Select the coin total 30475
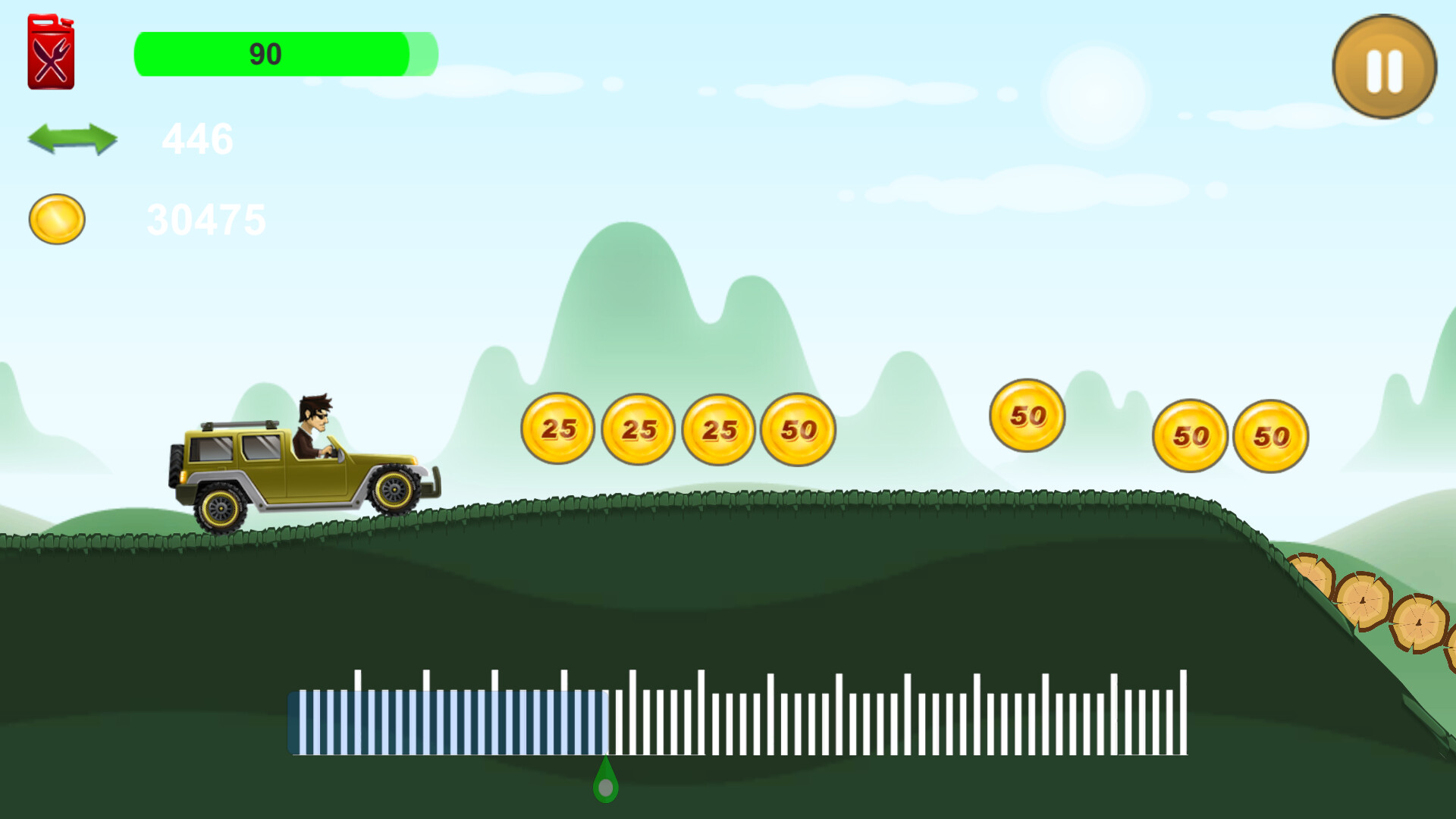The height and width of the screenshot is (819, 1456). (x=207, y=219)
